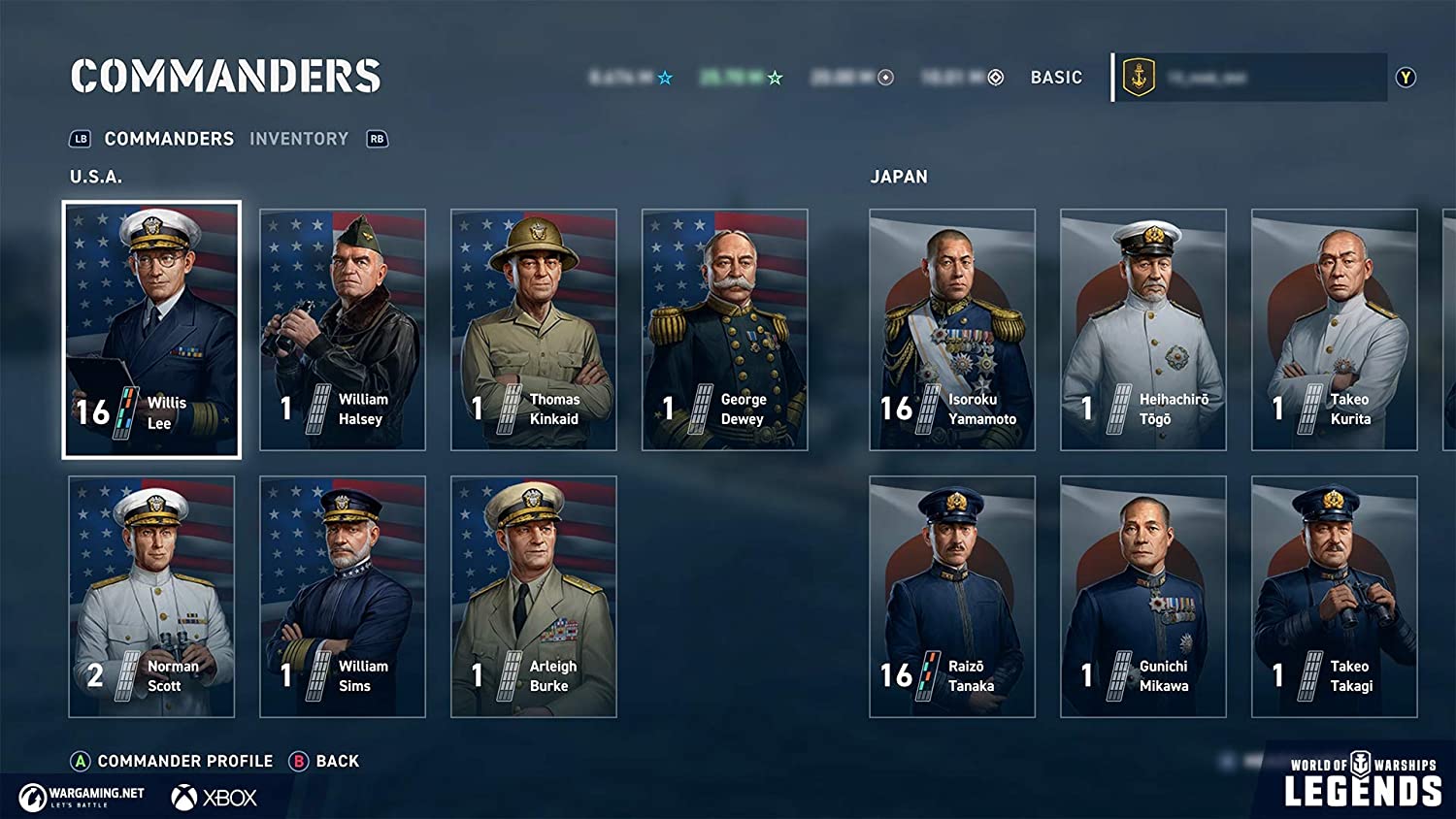
Task: Select the Heihachirō Tōgō commander card
Action: 1143,329
